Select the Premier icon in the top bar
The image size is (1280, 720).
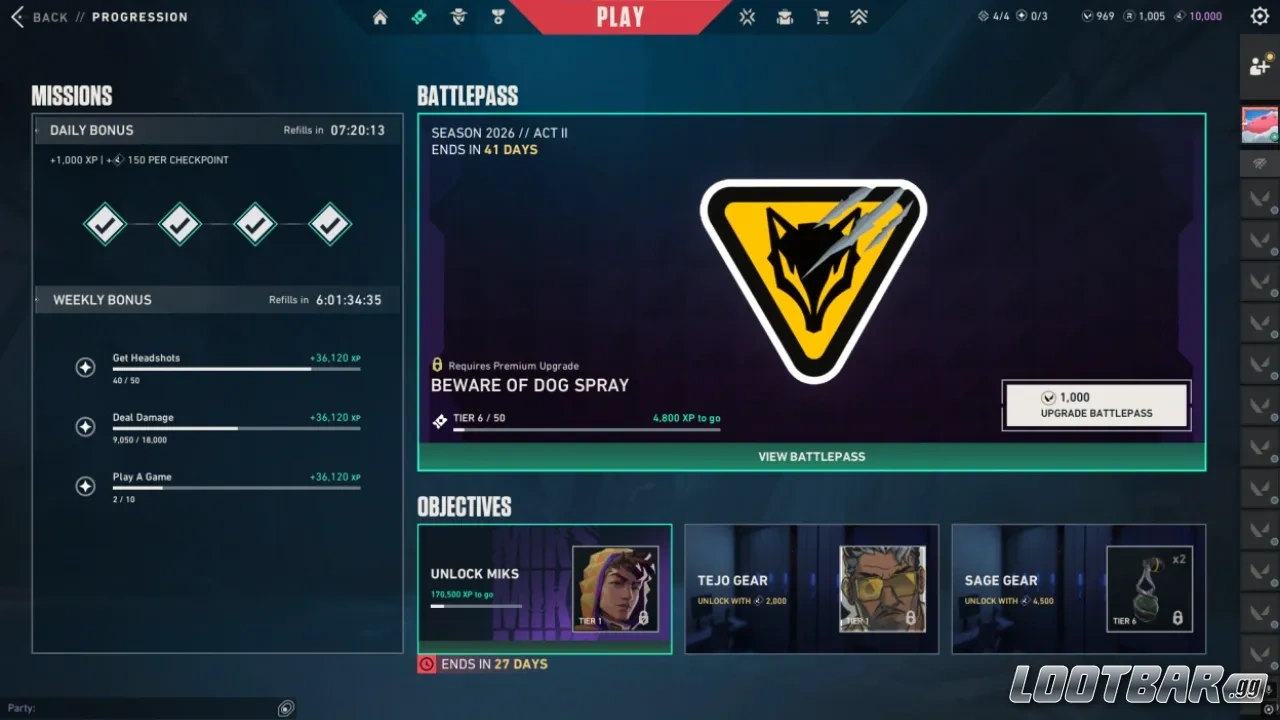point(859,16)
